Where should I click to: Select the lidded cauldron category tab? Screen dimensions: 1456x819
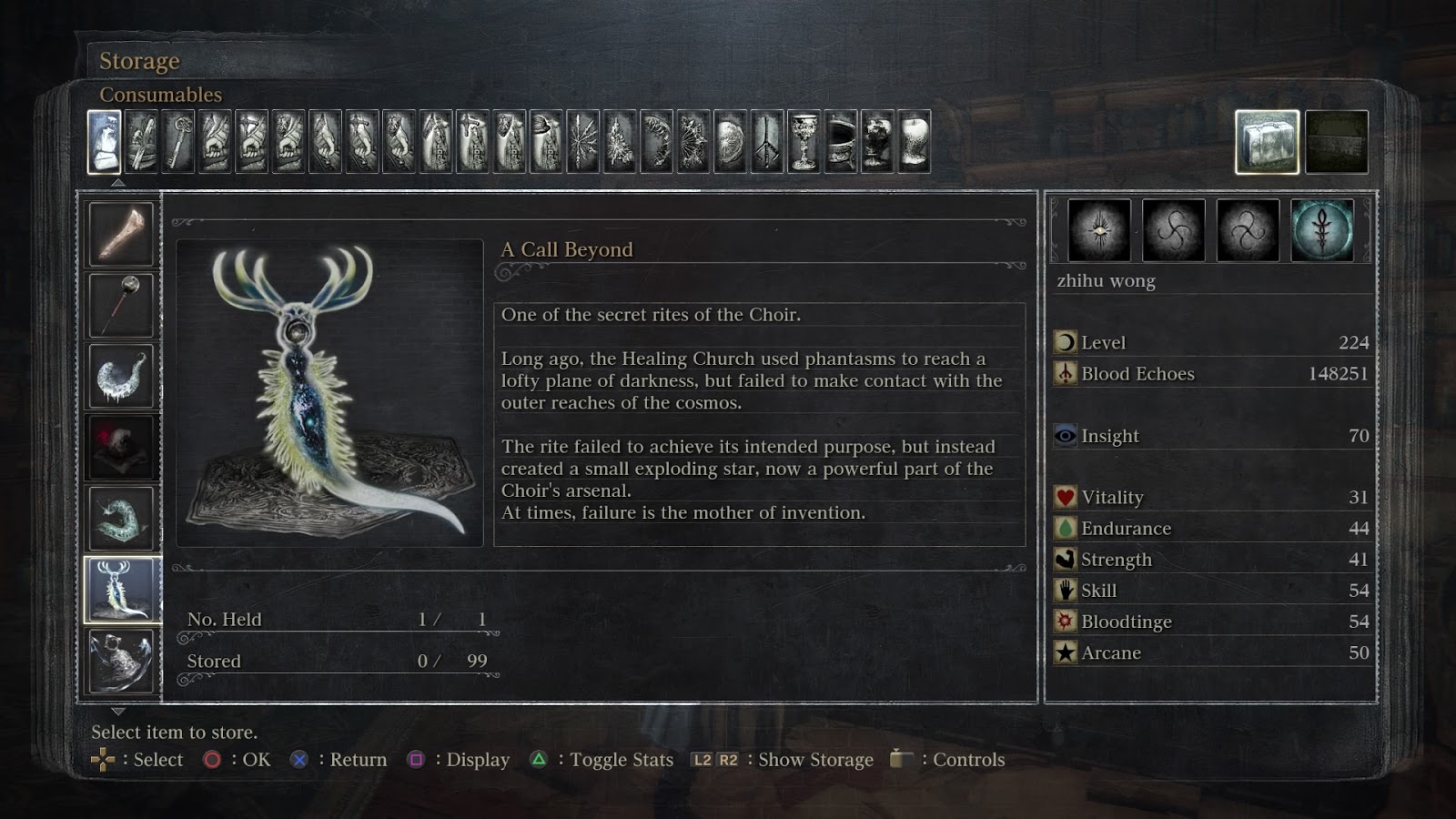click(840, 142)
